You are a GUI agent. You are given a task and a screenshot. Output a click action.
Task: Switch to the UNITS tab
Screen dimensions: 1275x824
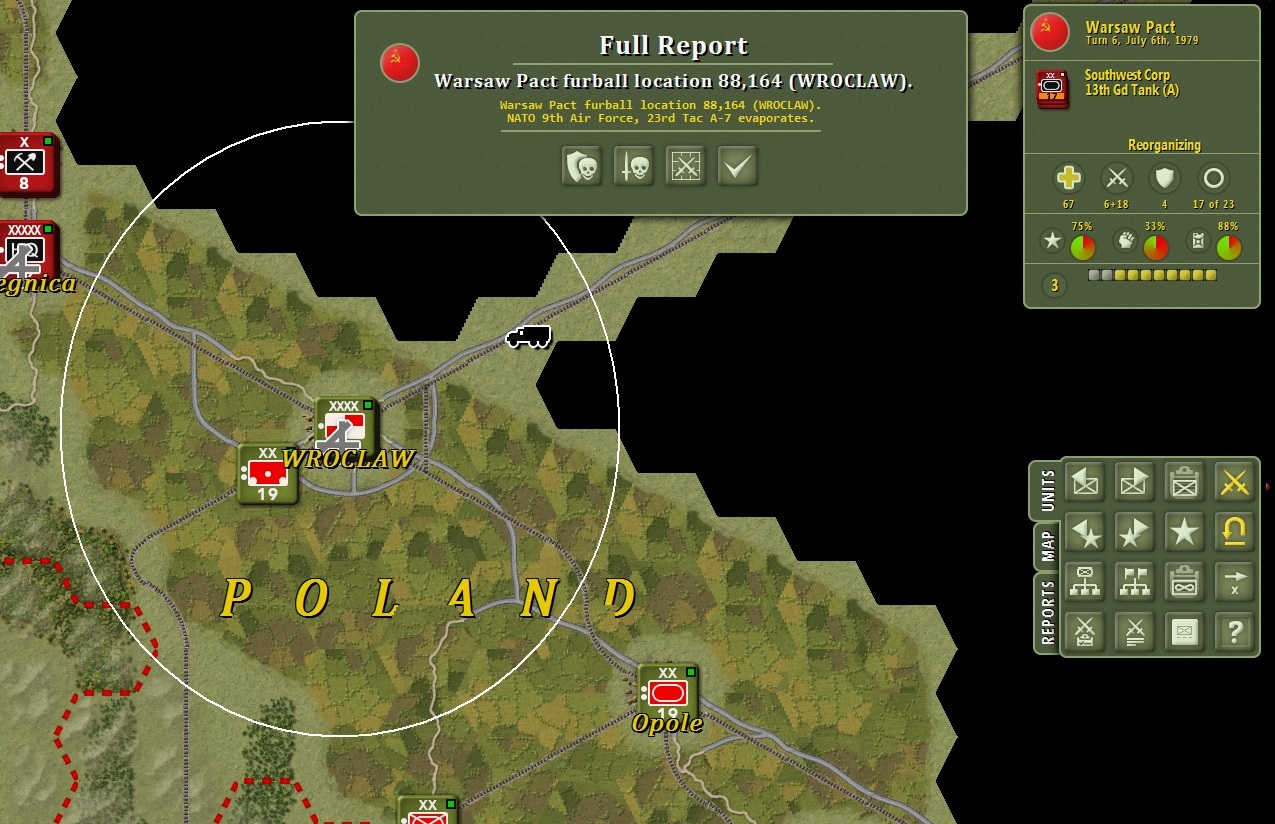pyautogui.click(x=1048, y=490)
